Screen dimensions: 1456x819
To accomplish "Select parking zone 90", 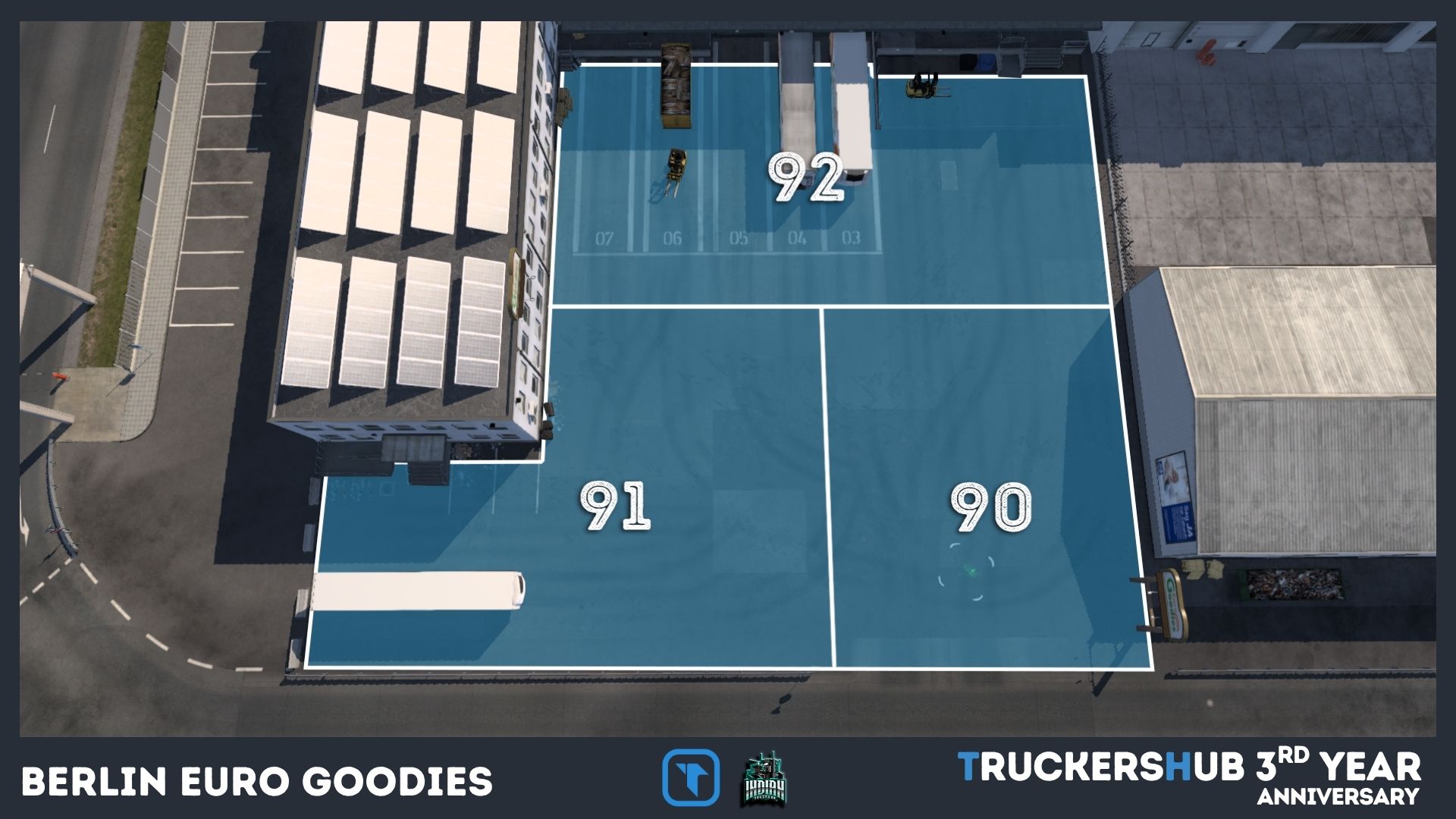I will tap(990, 507).
